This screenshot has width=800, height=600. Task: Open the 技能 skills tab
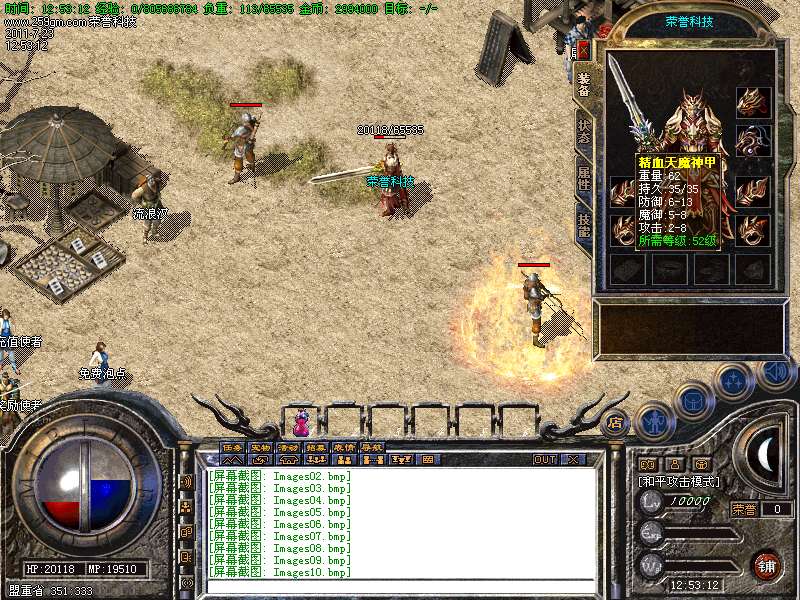click(x=584, y=224)
